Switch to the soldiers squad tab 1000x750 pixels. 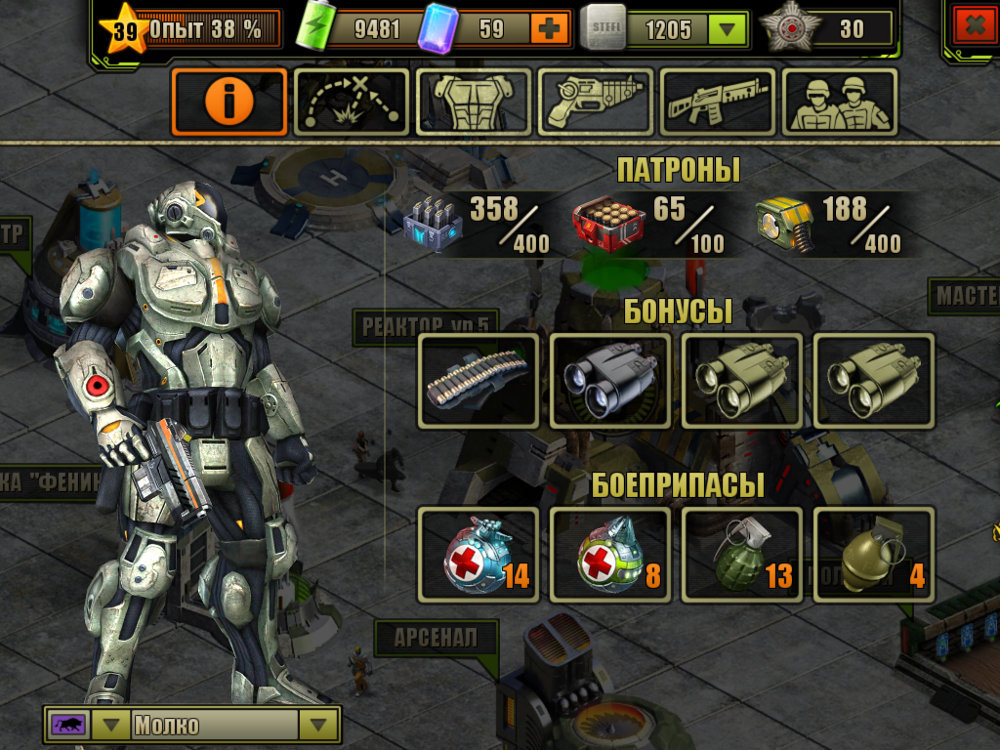[x=840, y=102]
